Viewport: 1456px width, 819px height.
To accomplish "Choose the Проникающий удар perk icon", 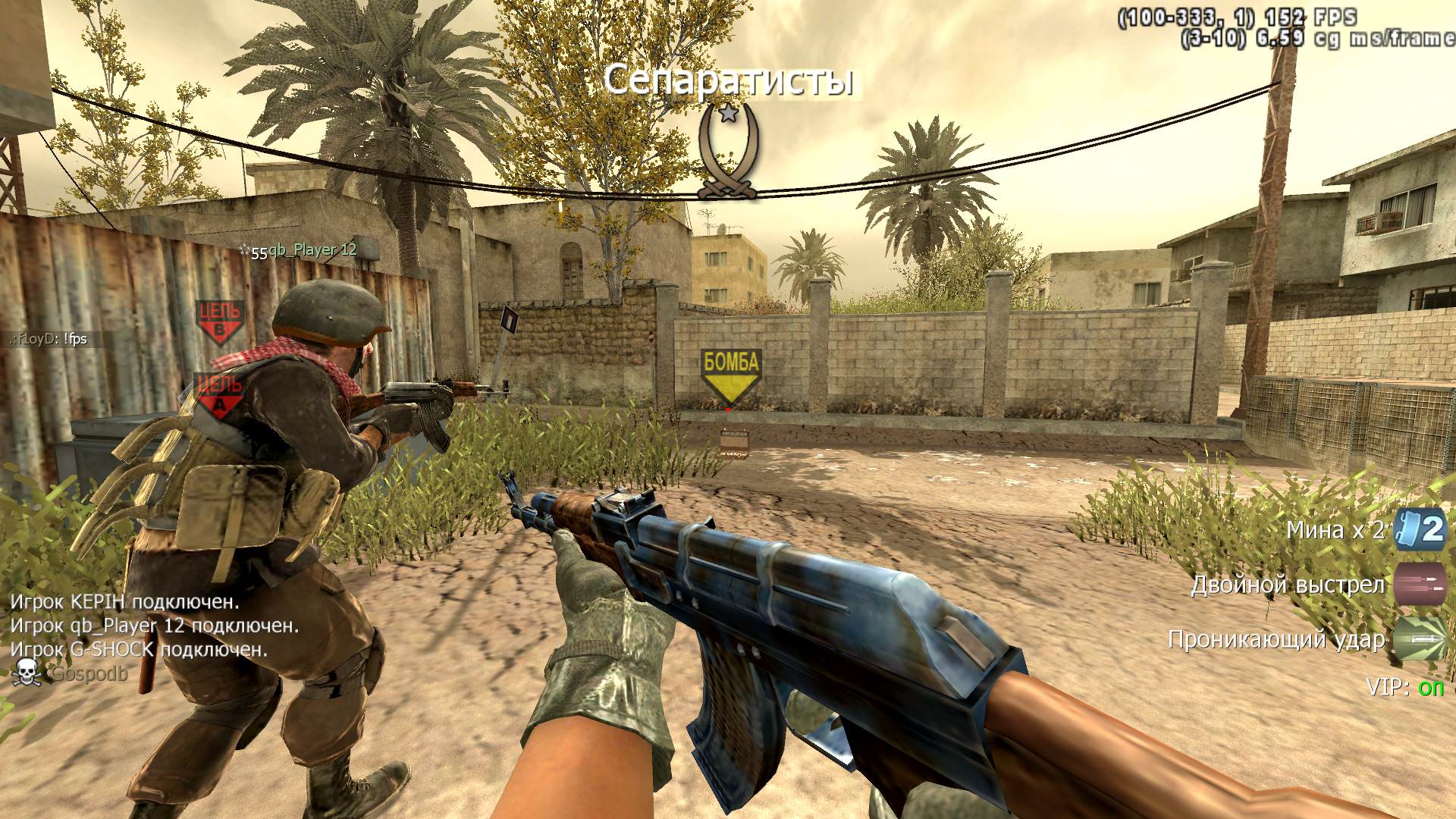I will tap(1420, 639).
